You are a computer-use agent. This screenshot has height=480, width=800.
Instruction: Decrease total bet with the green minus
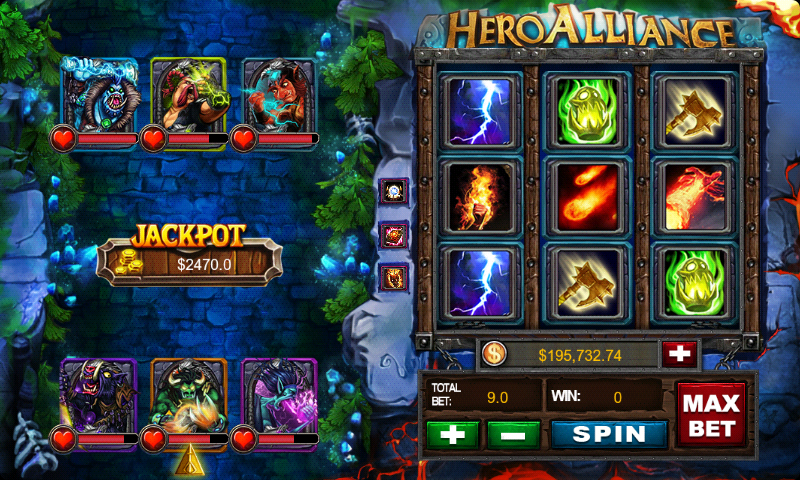[513, 434]
